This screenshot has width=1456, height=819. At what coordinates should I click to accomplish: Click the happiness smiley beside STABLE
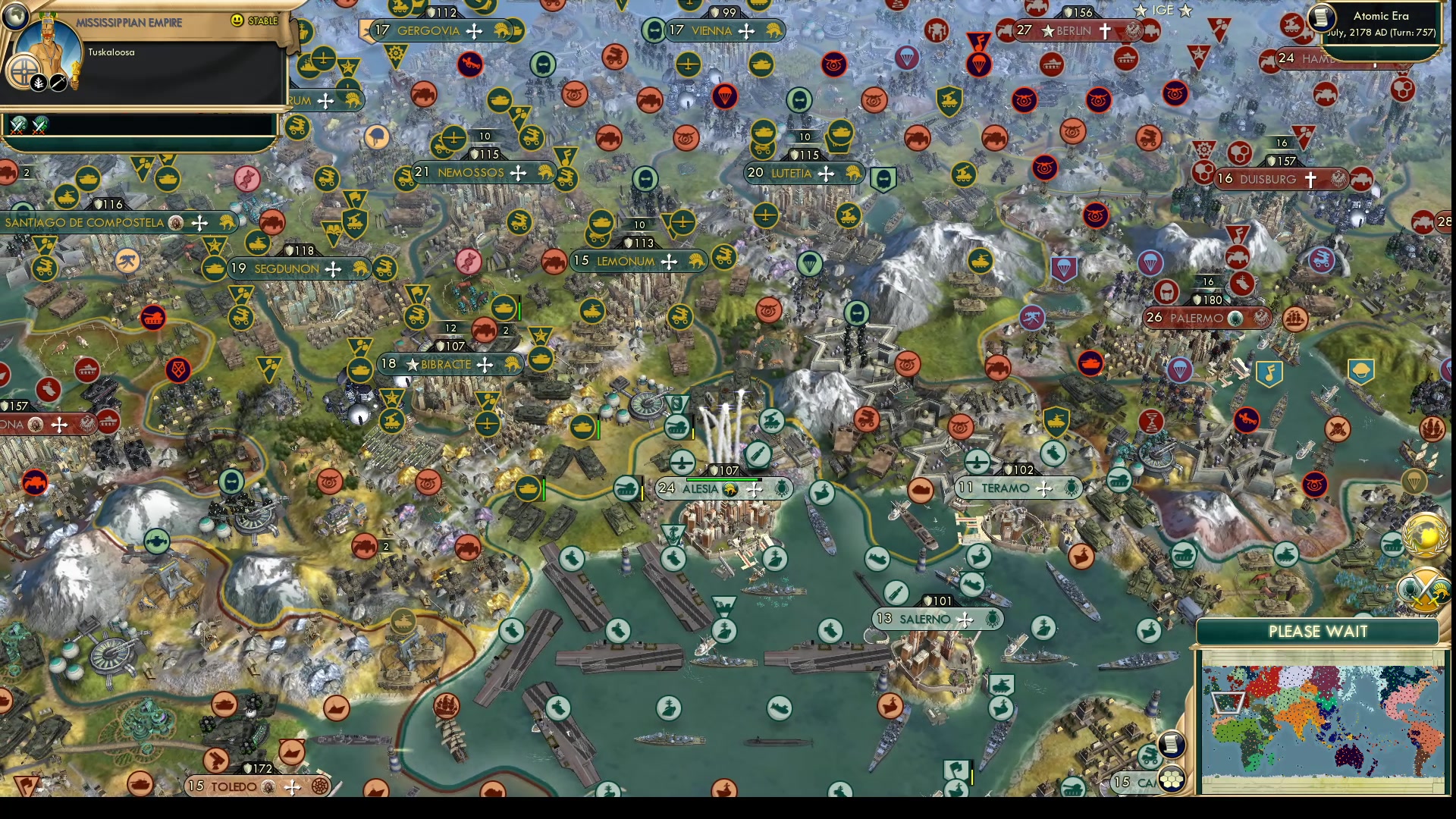237,20
